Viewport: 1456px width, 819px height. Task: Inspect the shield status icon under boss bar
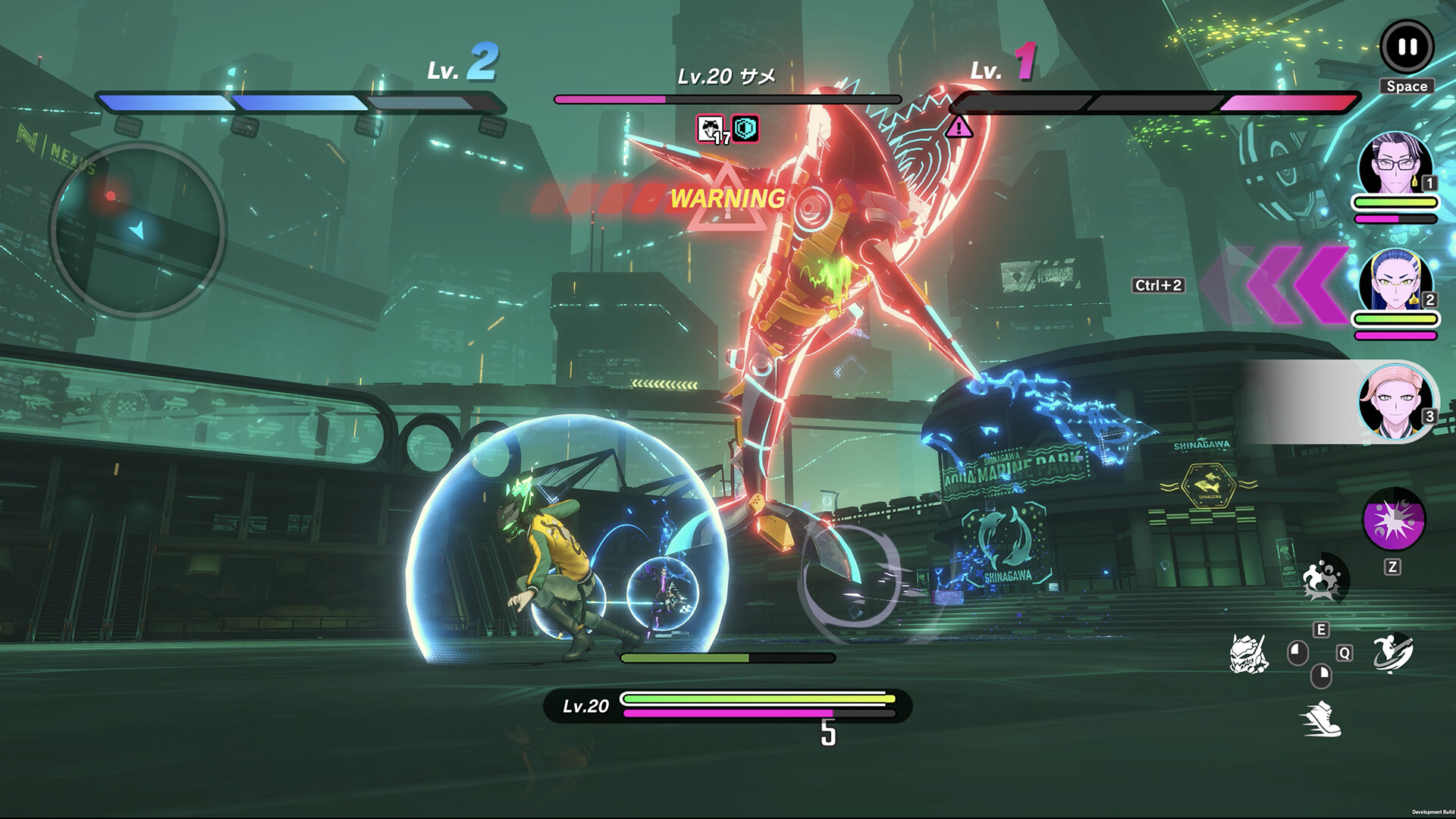point(746,130)
